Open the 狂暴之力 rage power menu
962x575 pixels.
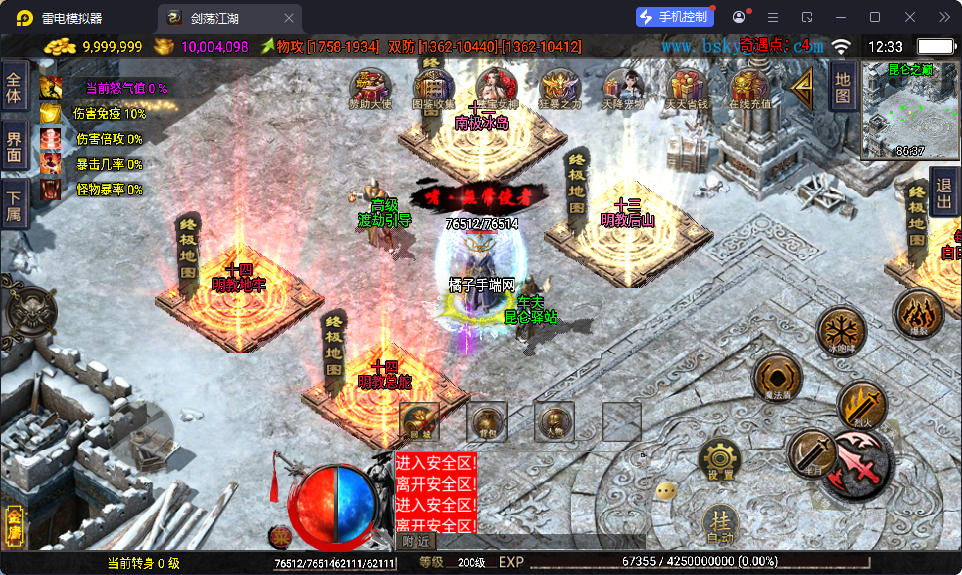pos(559,88)
